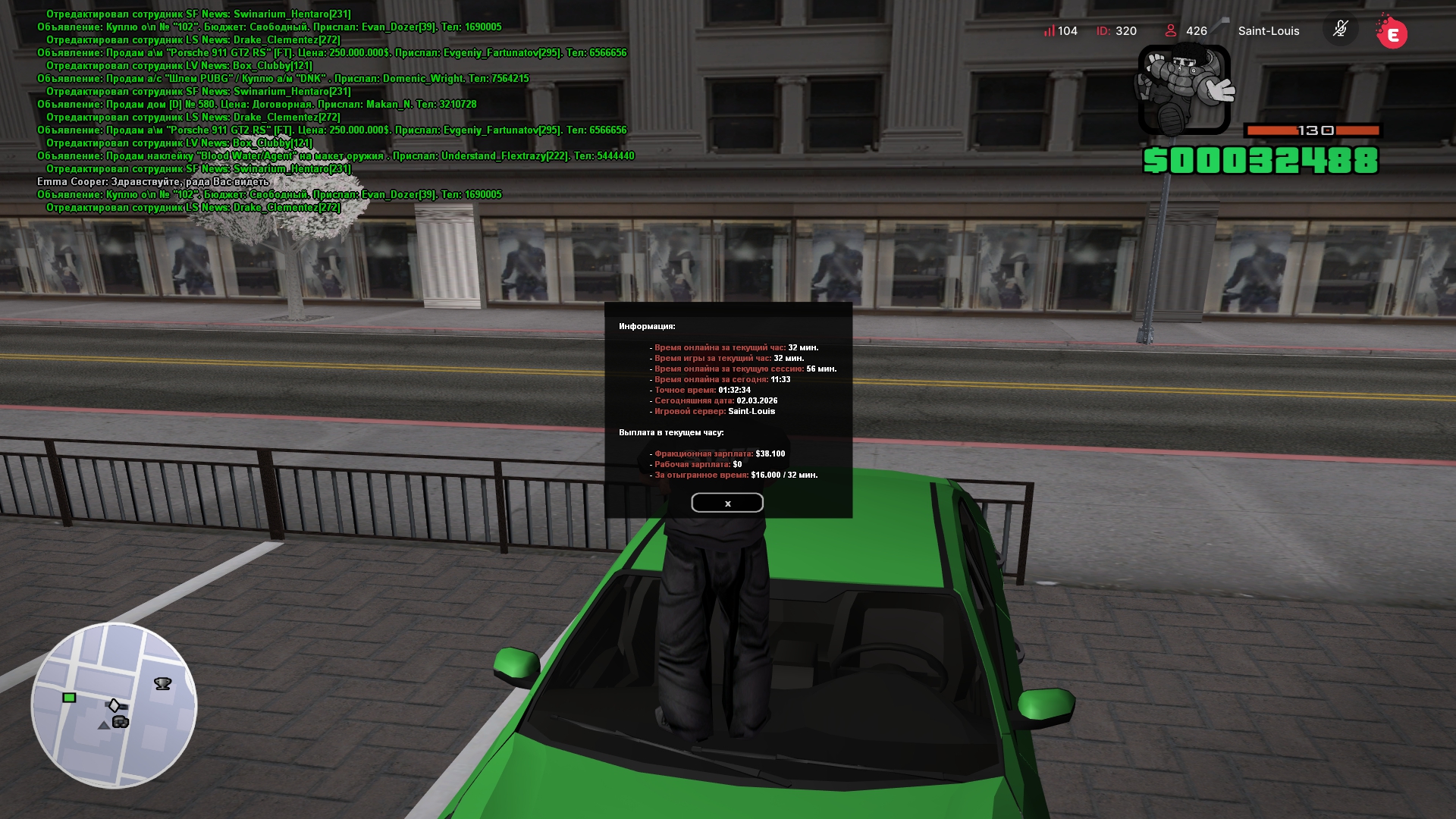This screenshot has width=1456, height=819.
Task: Open the red E launcher icon
Action: tap(1392, 33)
